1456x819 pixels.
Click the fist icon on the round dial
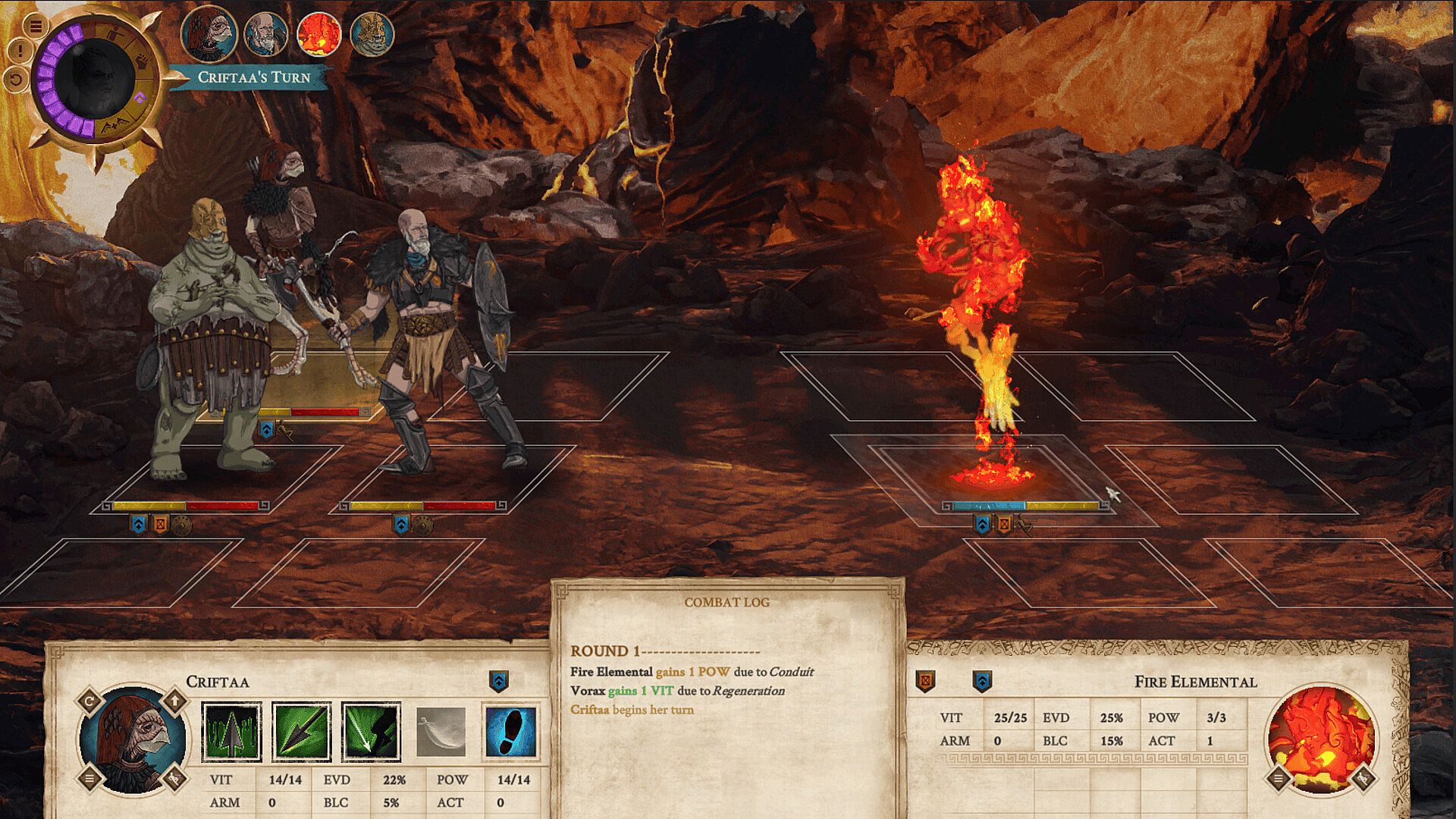(142, 61)
